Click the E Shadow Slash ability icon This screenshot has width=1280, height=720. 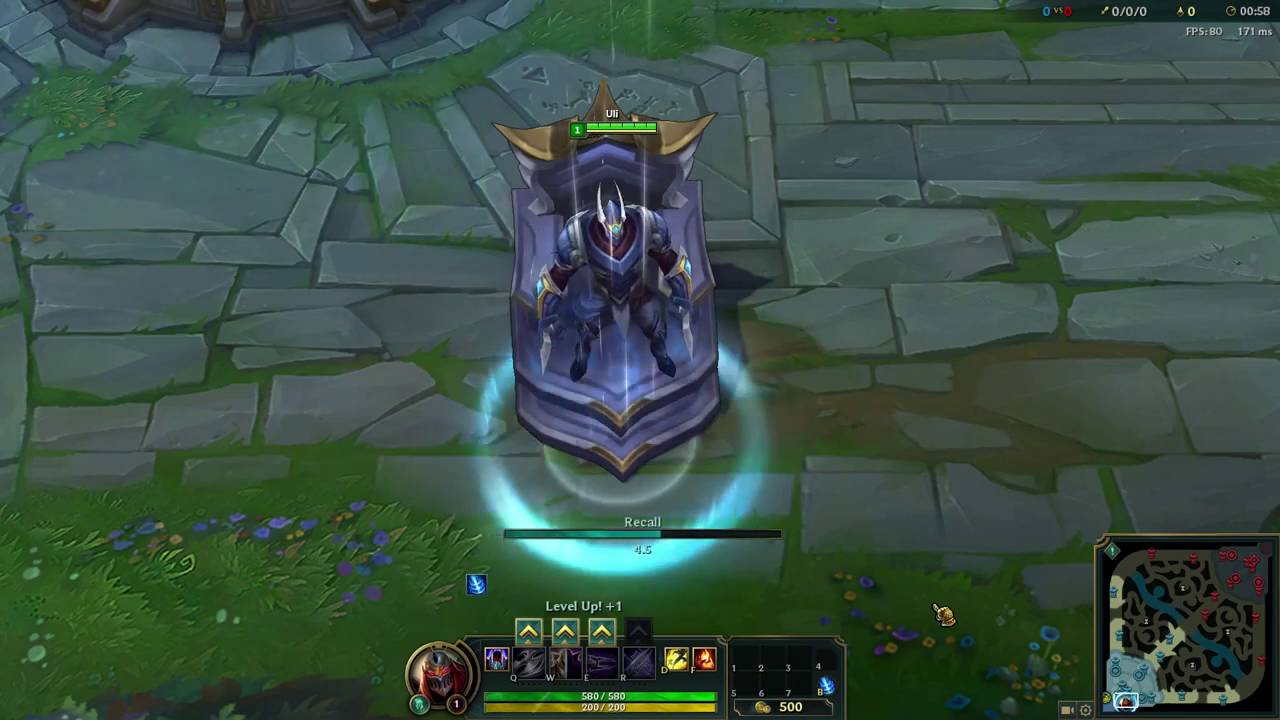click(x=602, y=660)
